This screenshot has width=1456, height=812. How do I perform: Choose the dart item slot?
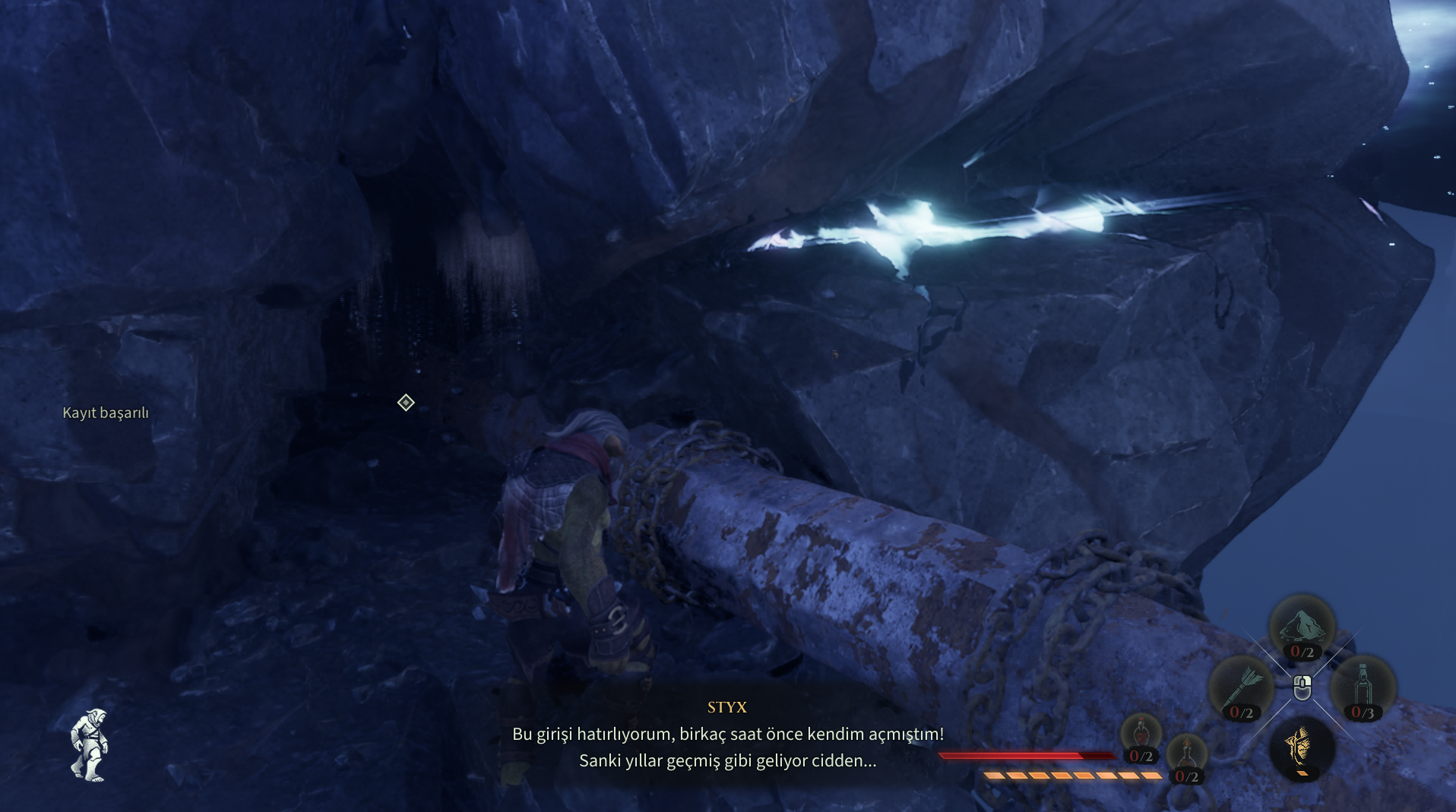1241,687
